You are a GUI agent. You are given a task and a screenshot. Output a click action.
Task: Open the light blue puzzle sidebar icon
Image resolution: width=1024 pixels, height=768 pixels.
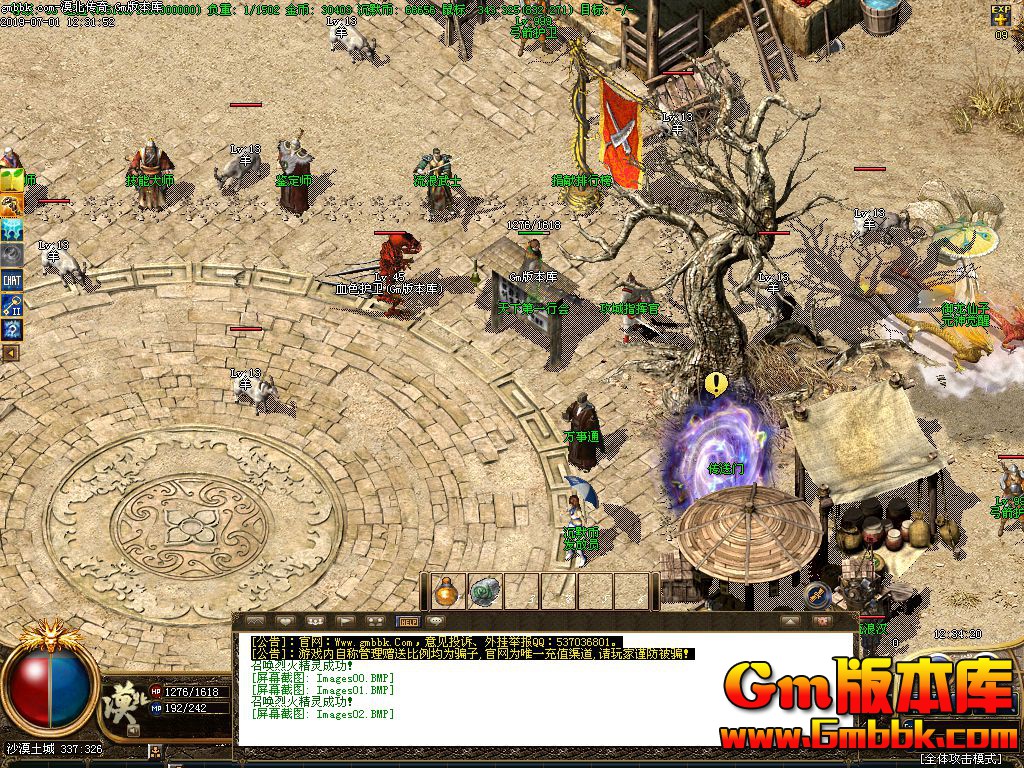click(12, 230)
